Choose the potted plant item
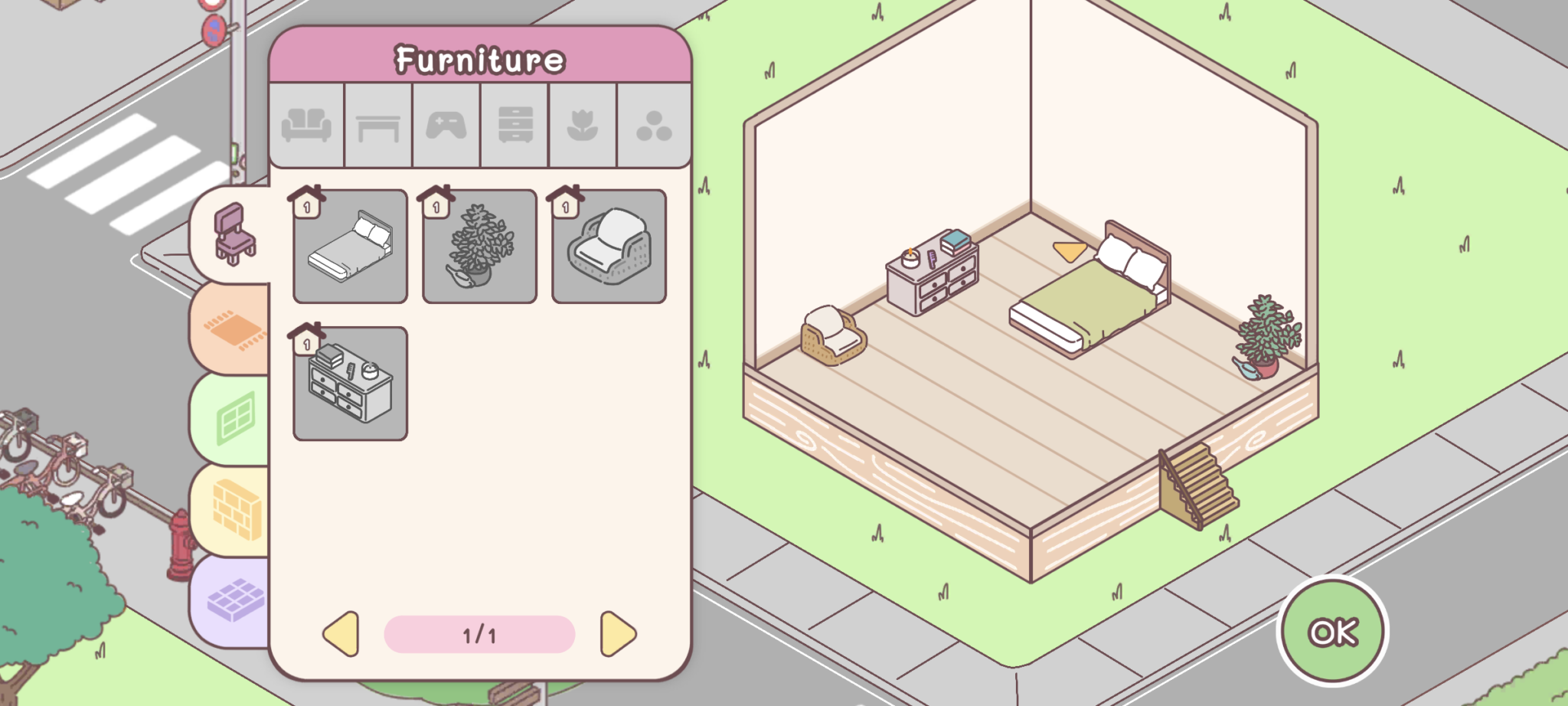Image resolution: width=1568 pixels, height=706 pixels. click(479, 247)
